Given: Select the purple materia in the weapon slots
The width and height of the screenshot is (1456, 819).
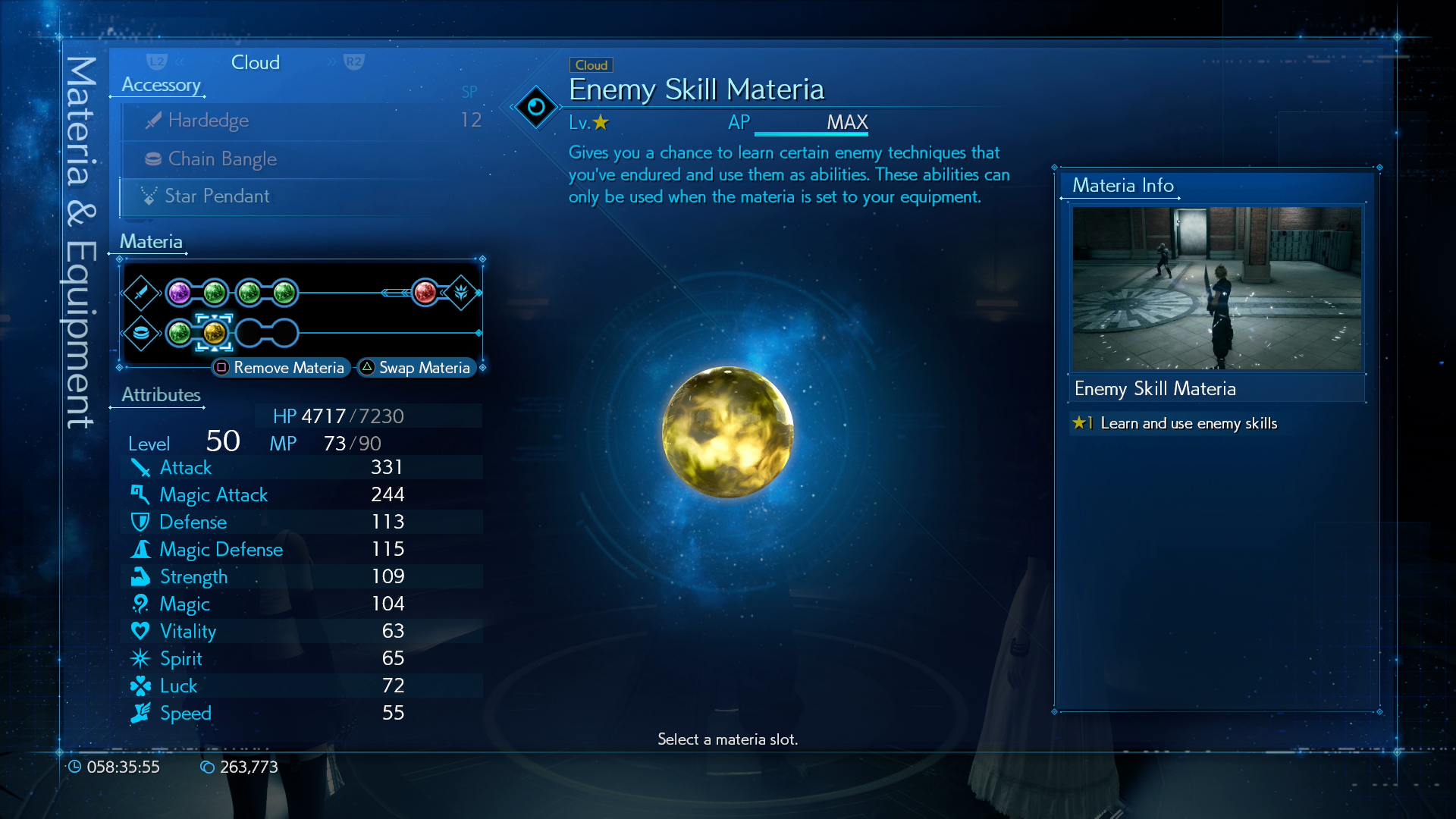Looking at the screenshot, I should tap(180, 293).
